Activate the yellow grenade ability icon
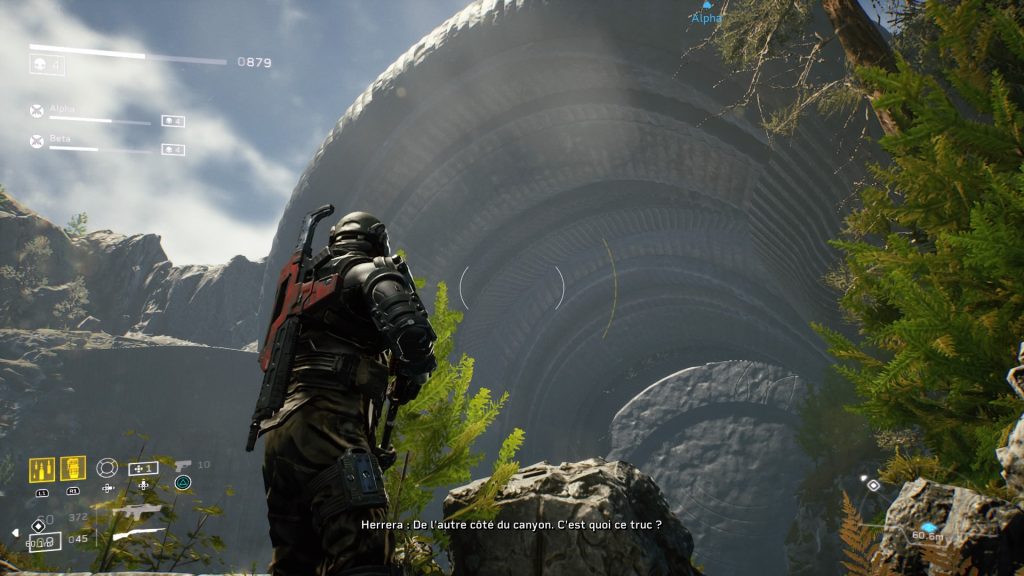 pyautogui.click(x=73, y=468)
